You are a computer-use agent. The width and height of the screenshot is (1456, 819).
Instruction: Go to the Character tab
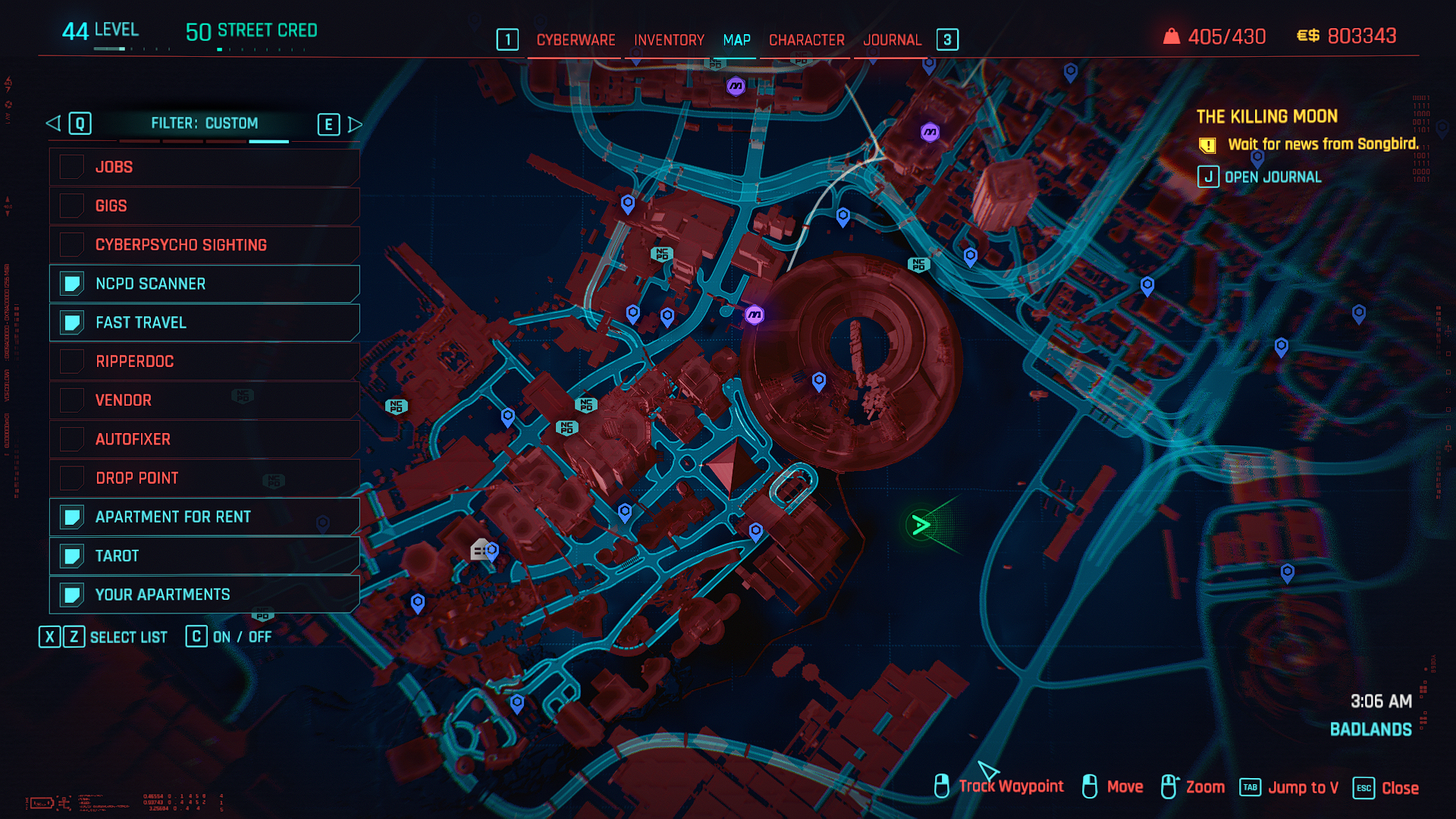[x=806, y=40]
